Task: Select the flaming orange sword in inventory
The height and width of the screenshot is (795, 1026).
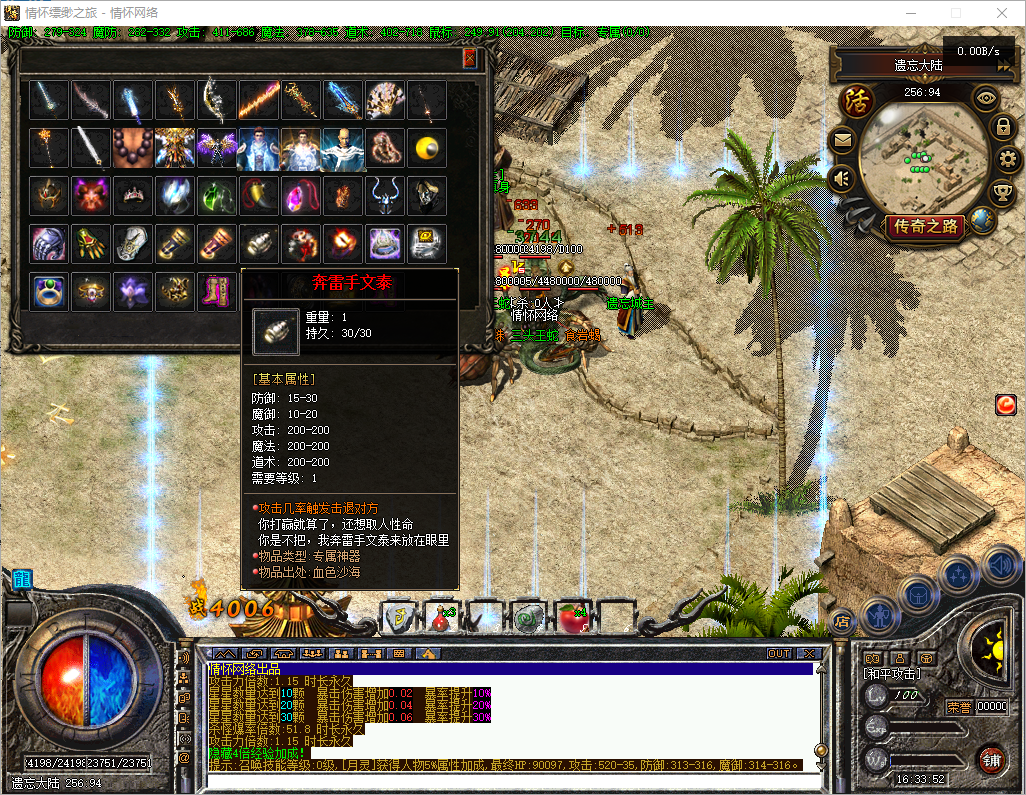Action: point(258,101)
